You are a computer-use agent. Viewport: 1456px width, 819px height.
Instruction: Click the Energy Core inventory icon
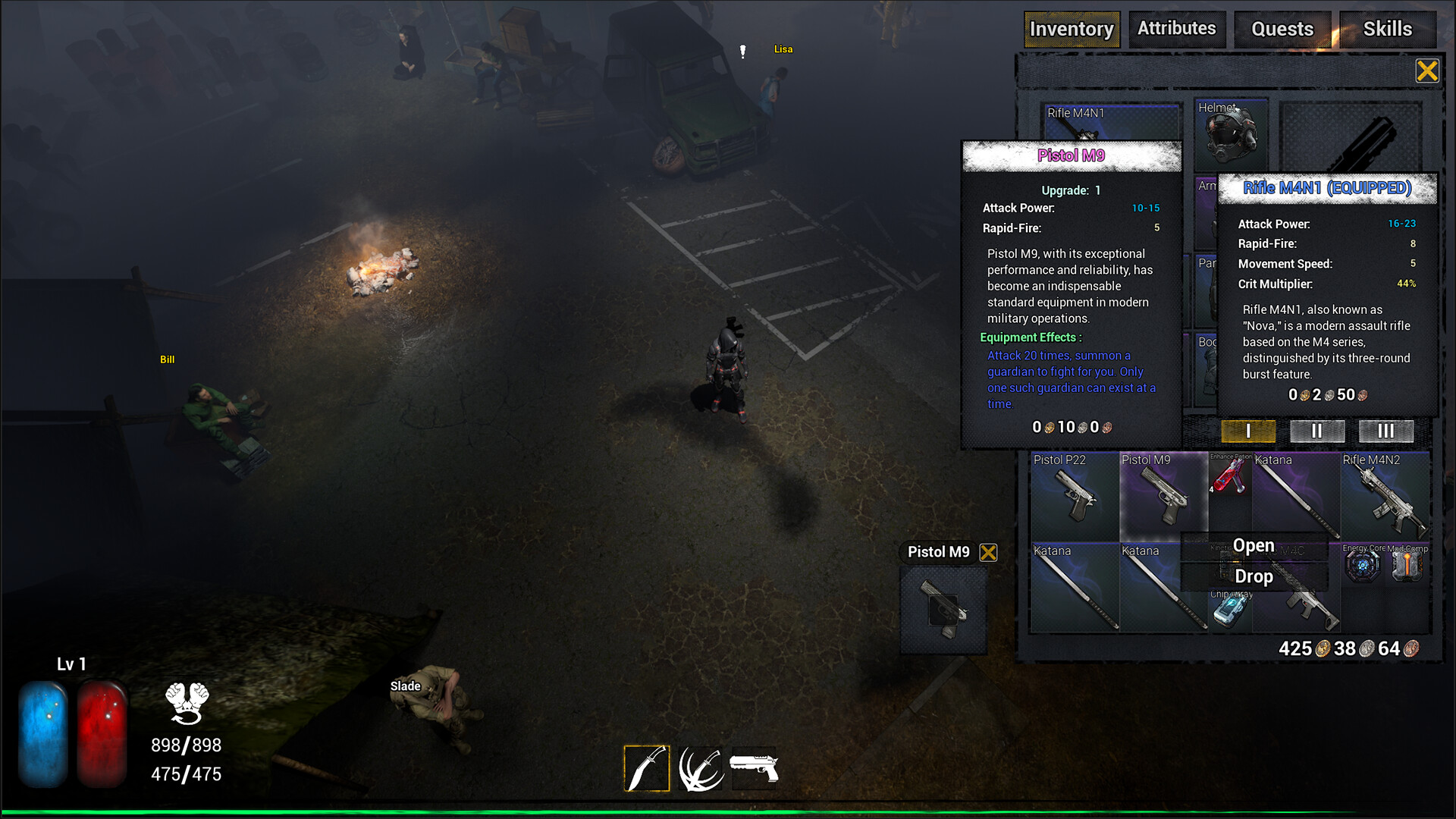pyautogui.click(x=1361, y=565)
